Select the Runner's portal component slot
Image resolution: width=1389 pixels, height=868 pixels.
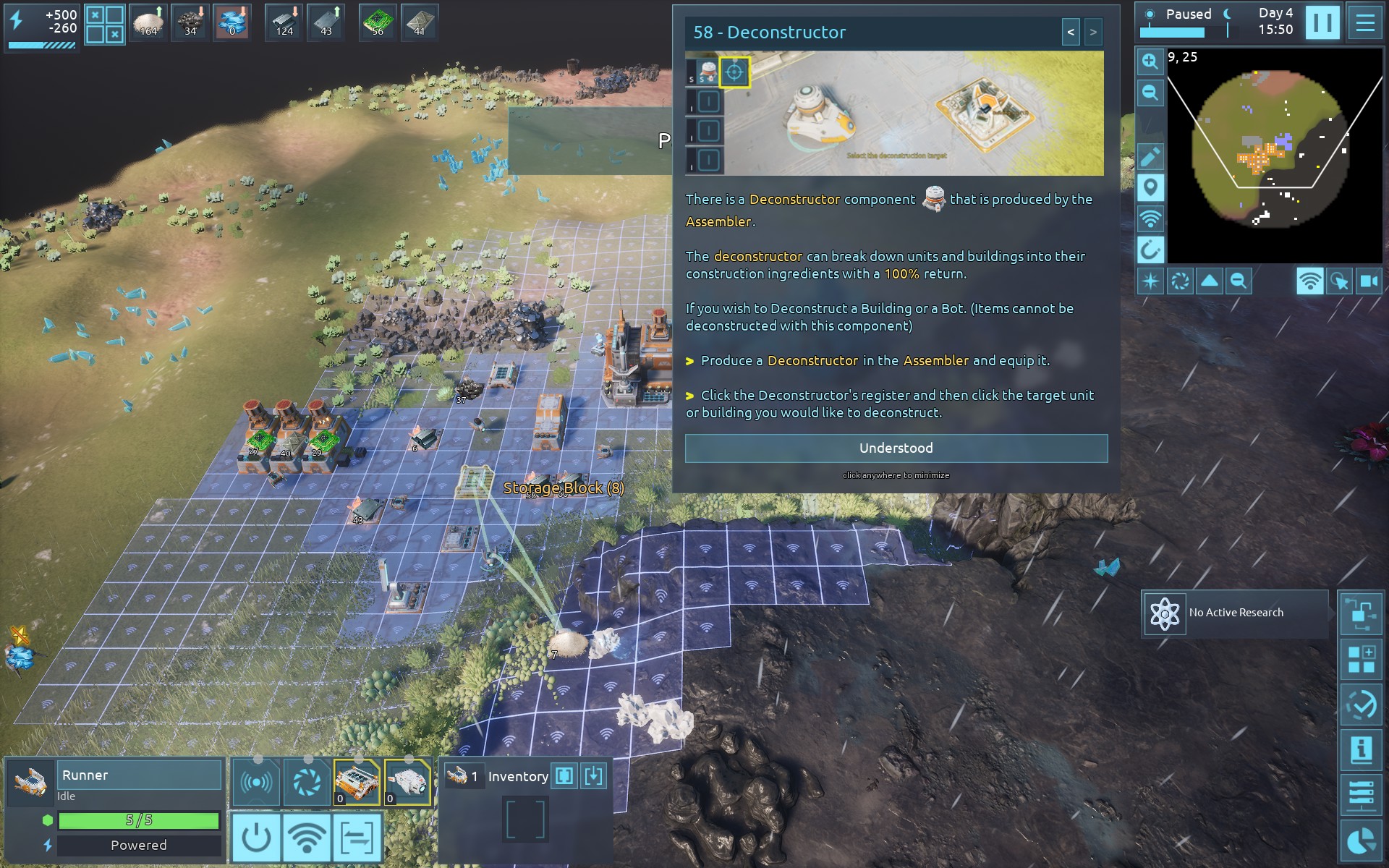click(307, 782)
